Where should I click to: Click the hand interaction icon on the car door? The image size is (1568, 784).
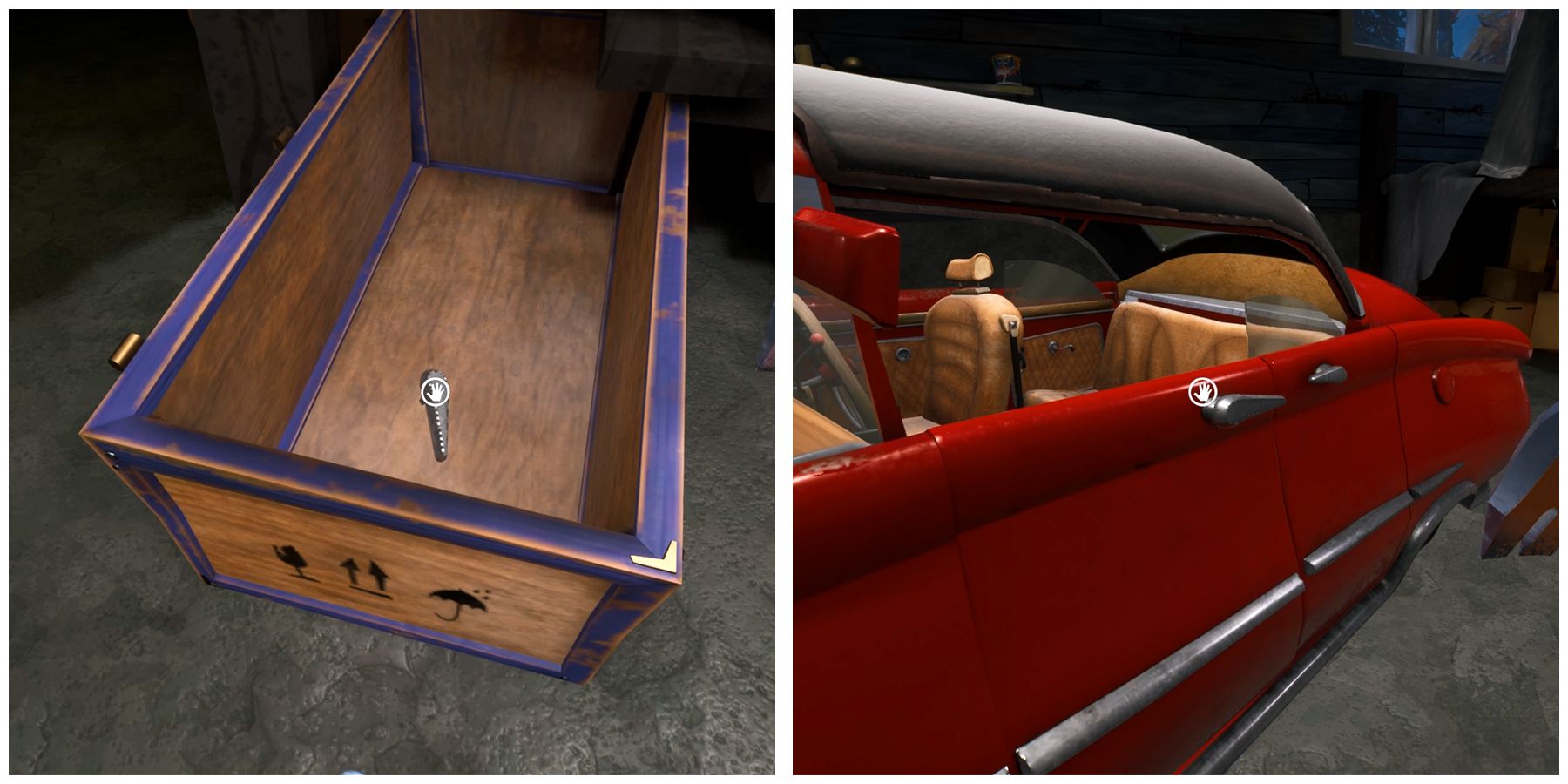[x=1201, y=393]
